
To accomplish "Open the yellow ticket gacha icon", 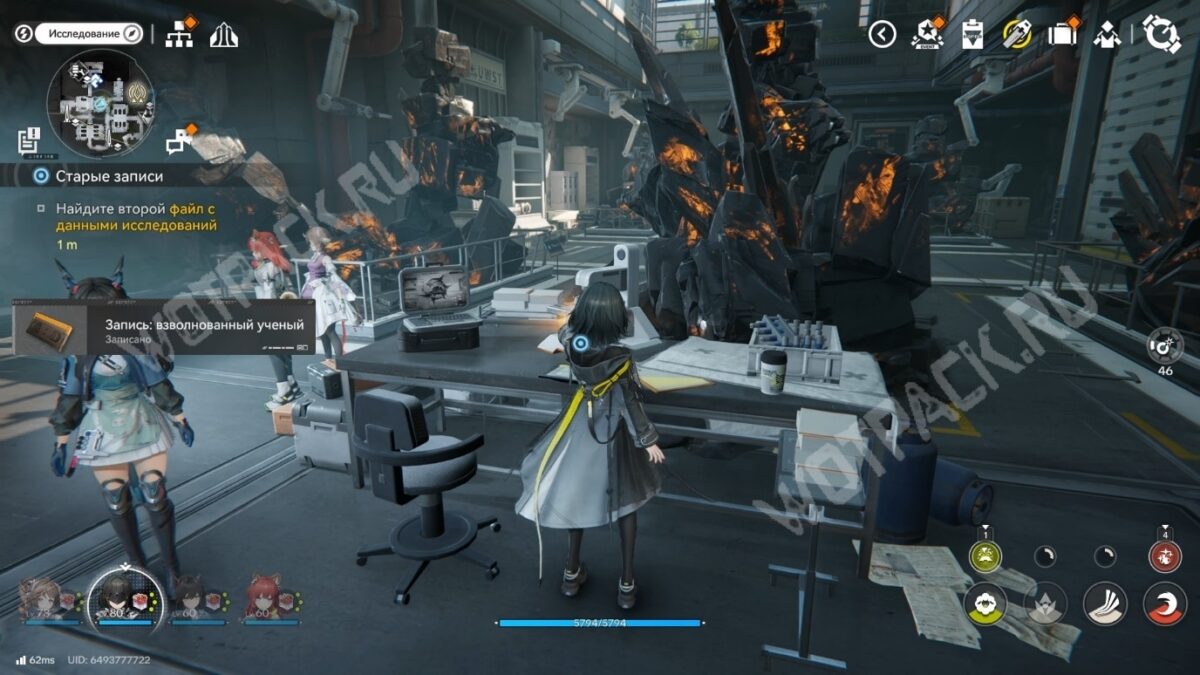I will (1017, 34).
